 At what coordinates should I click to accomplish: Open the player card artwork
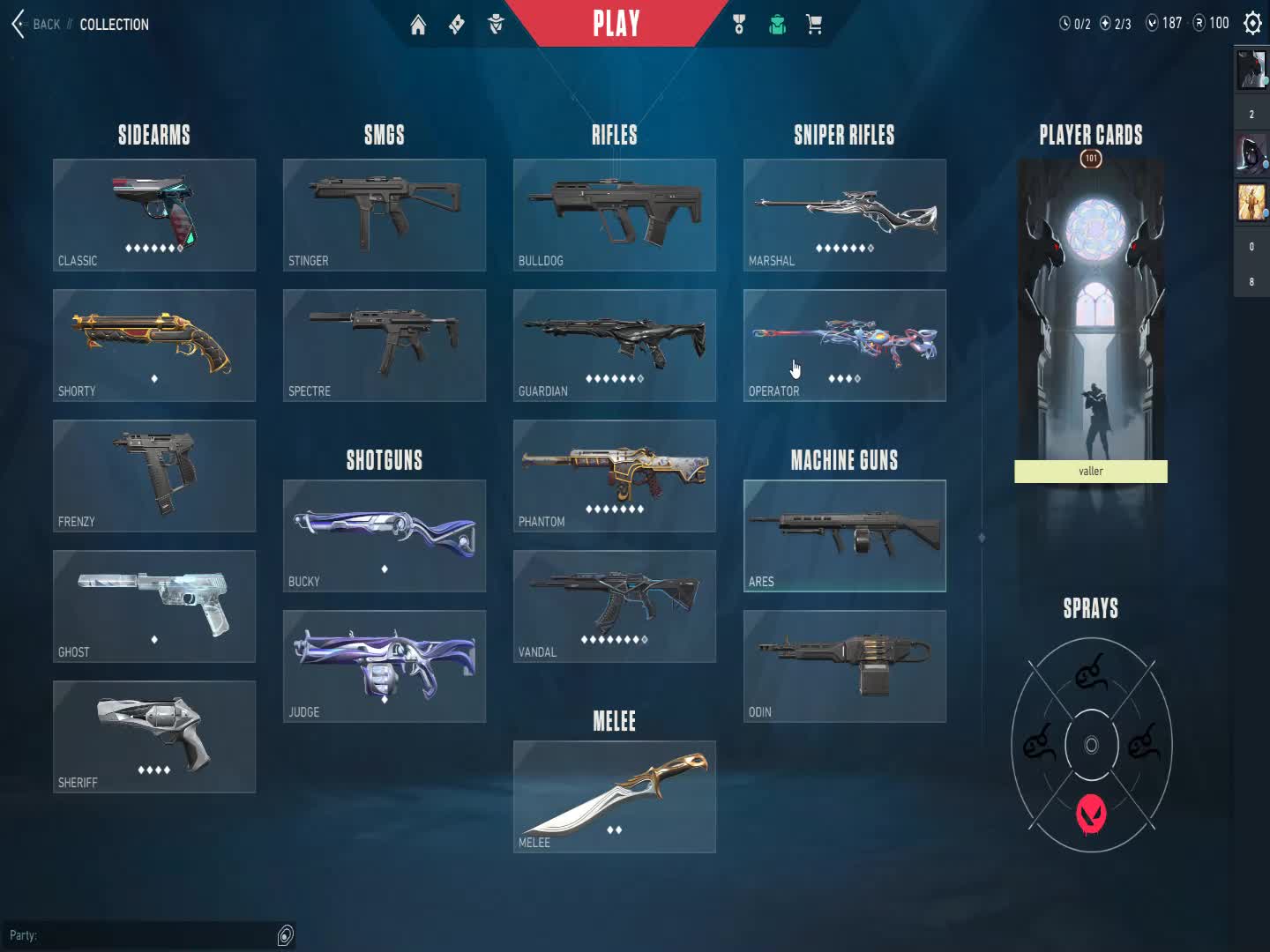click(1091, 309)
